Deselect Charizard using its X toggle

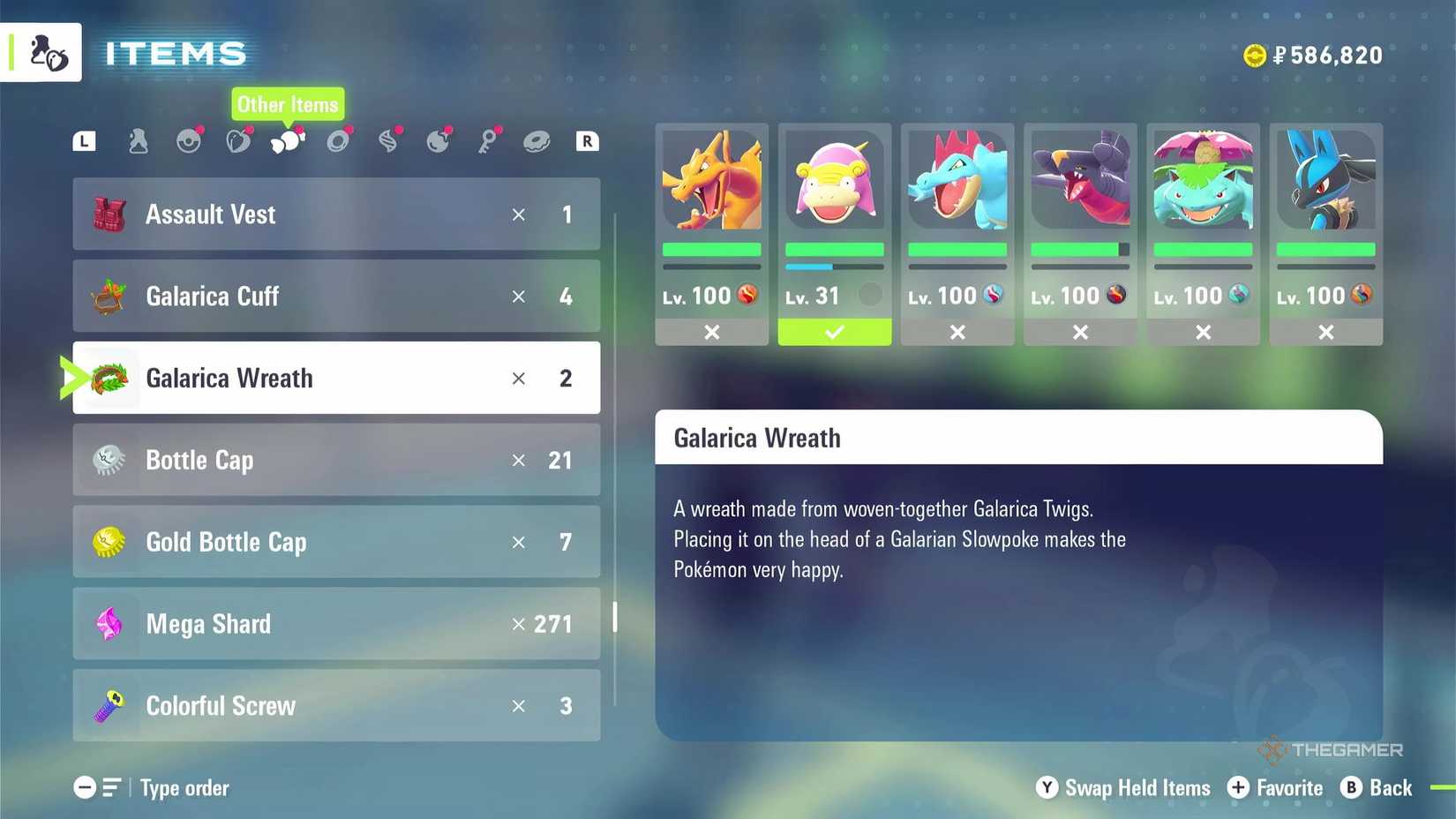[711, 333]
